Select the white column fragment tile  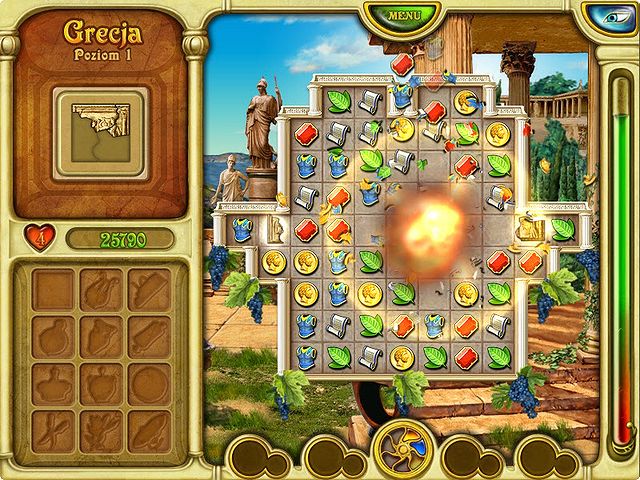point(275,230)
